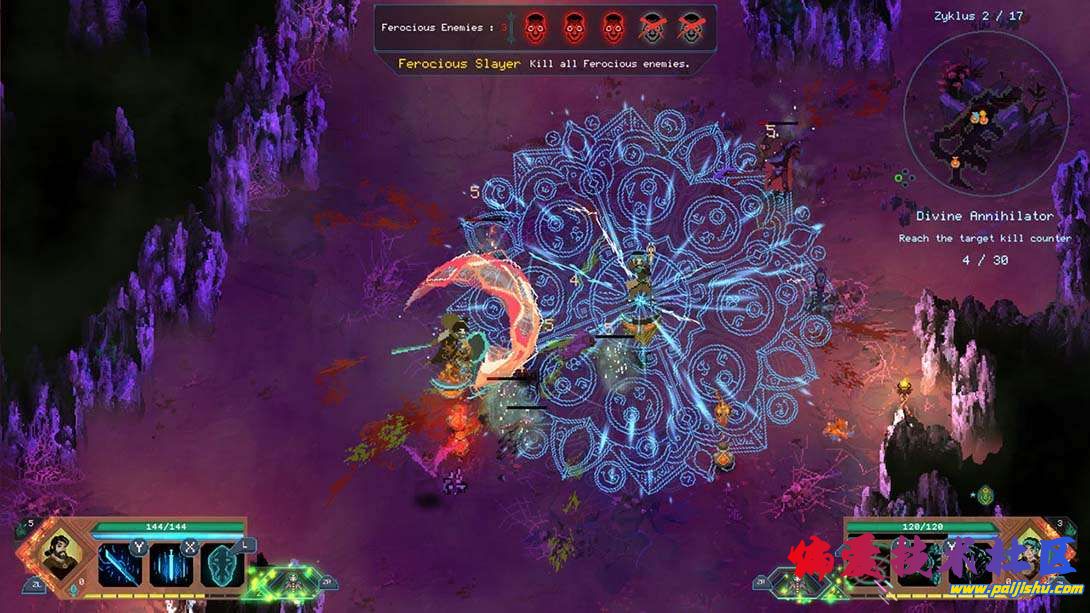This screenshot has width=1090, height=613.
Task: Click the Ferocious Slayer quest banner
Action: pyautogui.click(x=544, y=63)
